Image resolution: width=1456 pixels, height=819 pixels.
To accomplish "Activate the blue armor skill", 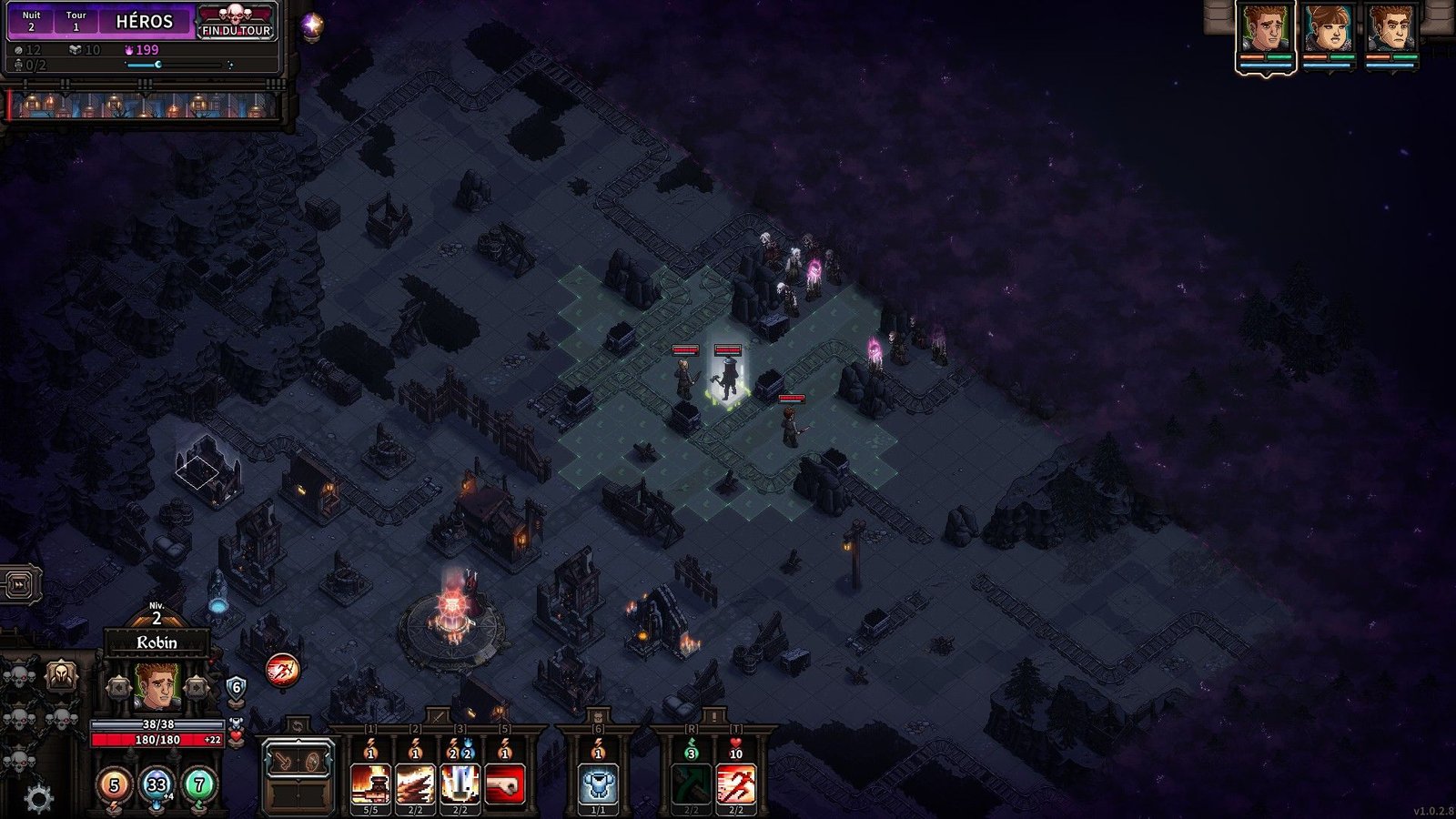I will [598, 783].
